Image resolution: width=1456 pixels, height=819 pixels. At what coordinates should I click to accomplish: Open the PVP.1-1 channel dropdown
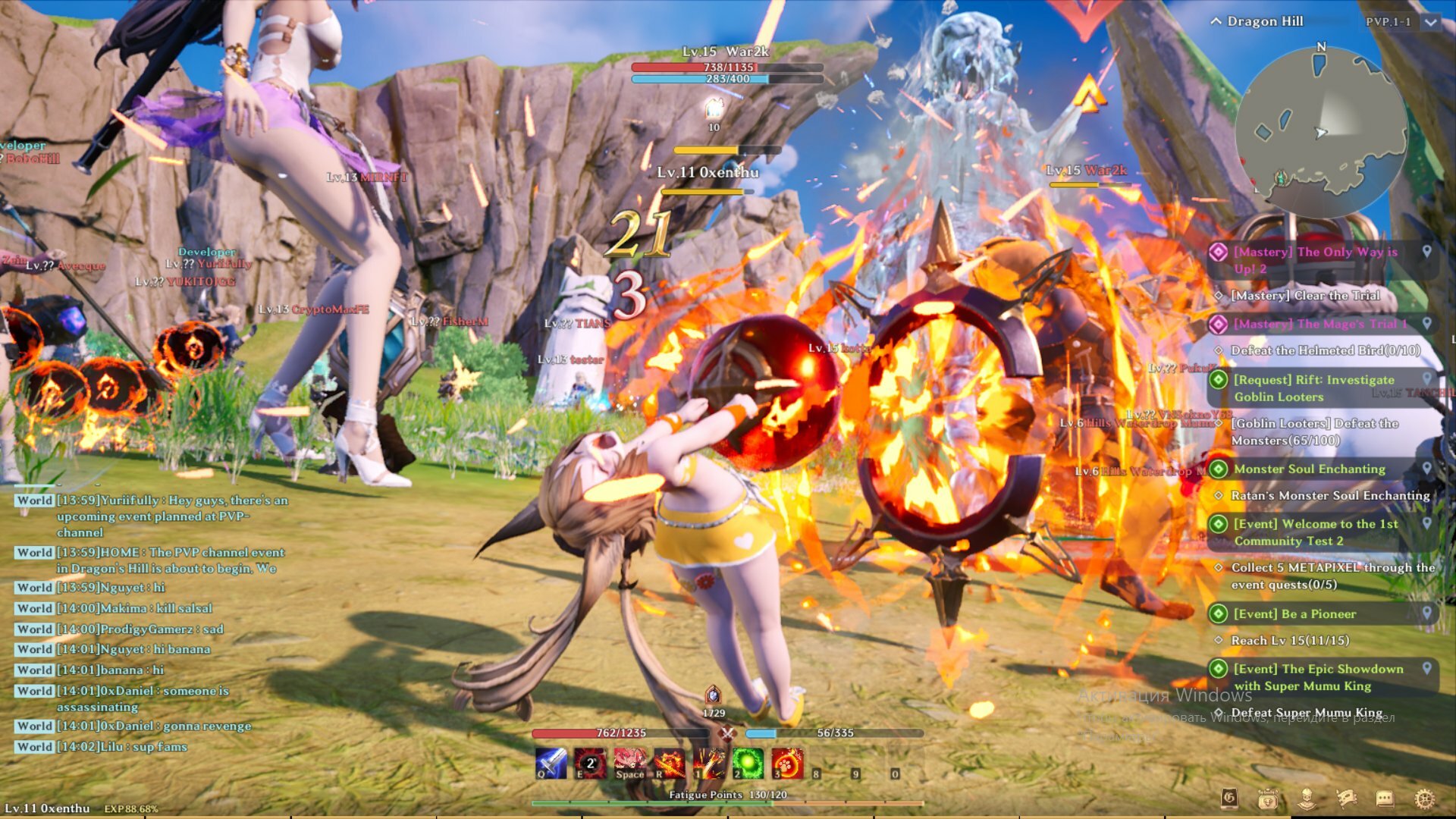[1430, 22]
